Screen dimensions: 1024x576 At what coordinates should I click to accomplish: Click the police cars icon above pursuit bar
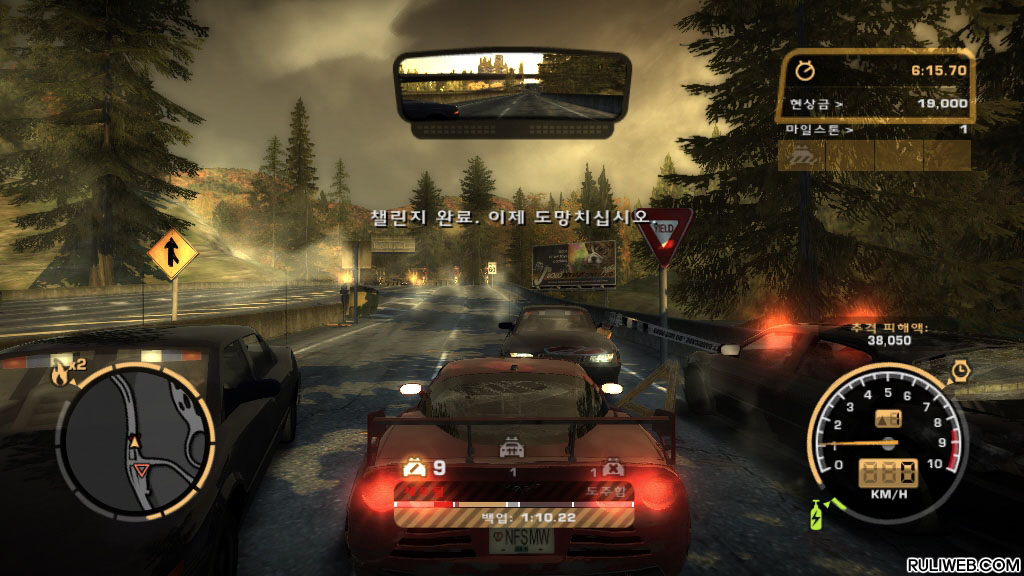click(514, 451)
